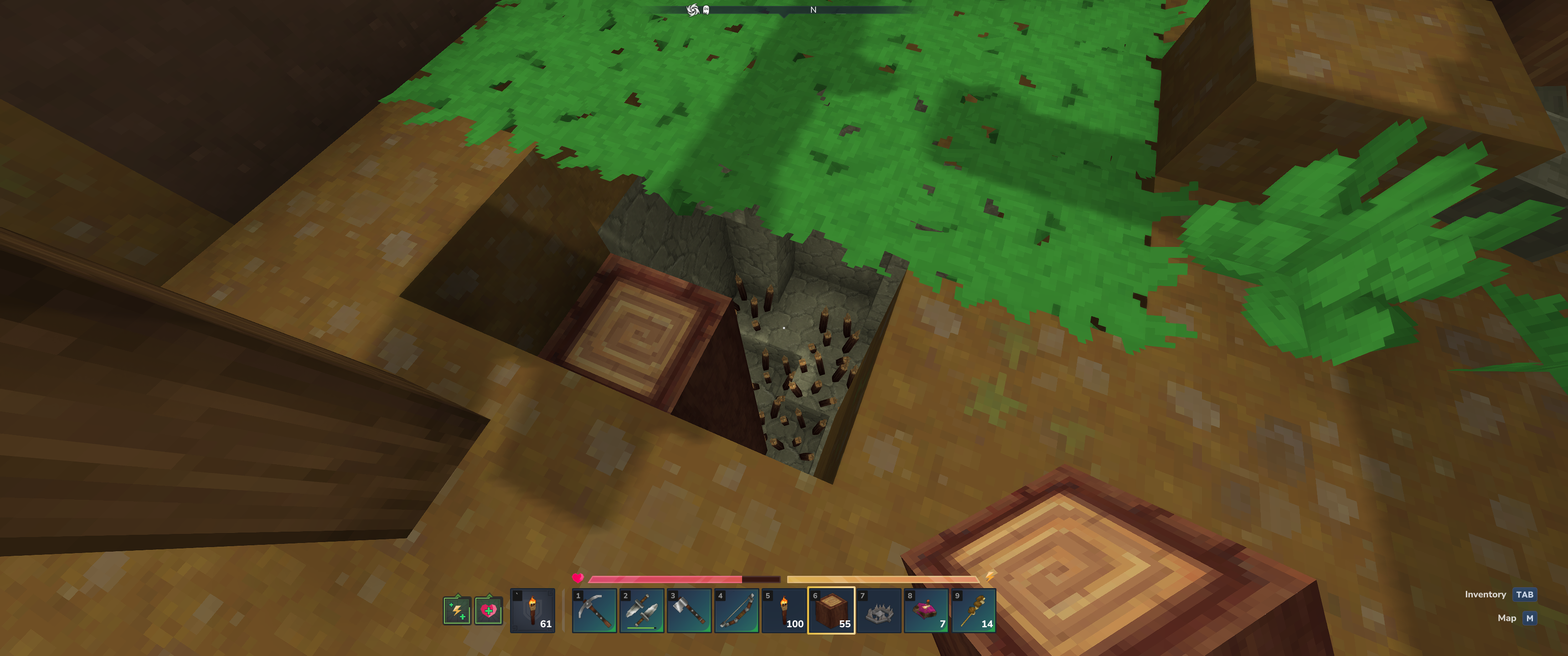Pick the torch stack of 100
Screen dimensions: 1568x656
pyautogui.click(x=784, y=610)
